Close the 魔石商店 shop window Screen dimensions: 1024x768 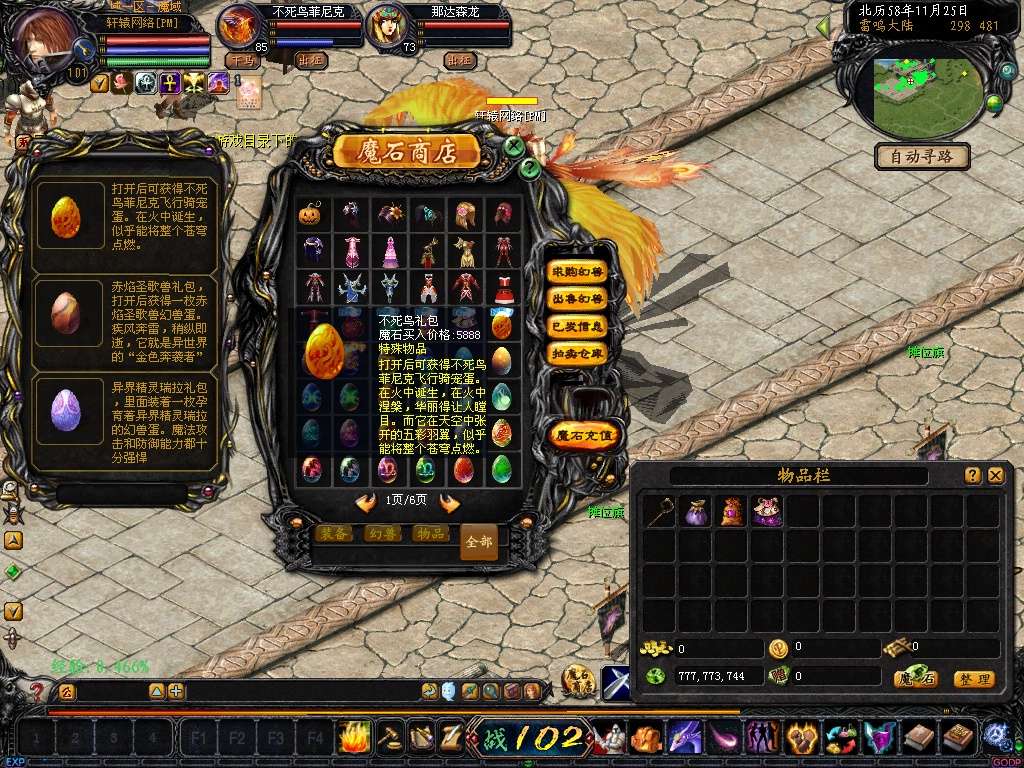(514, 146)
